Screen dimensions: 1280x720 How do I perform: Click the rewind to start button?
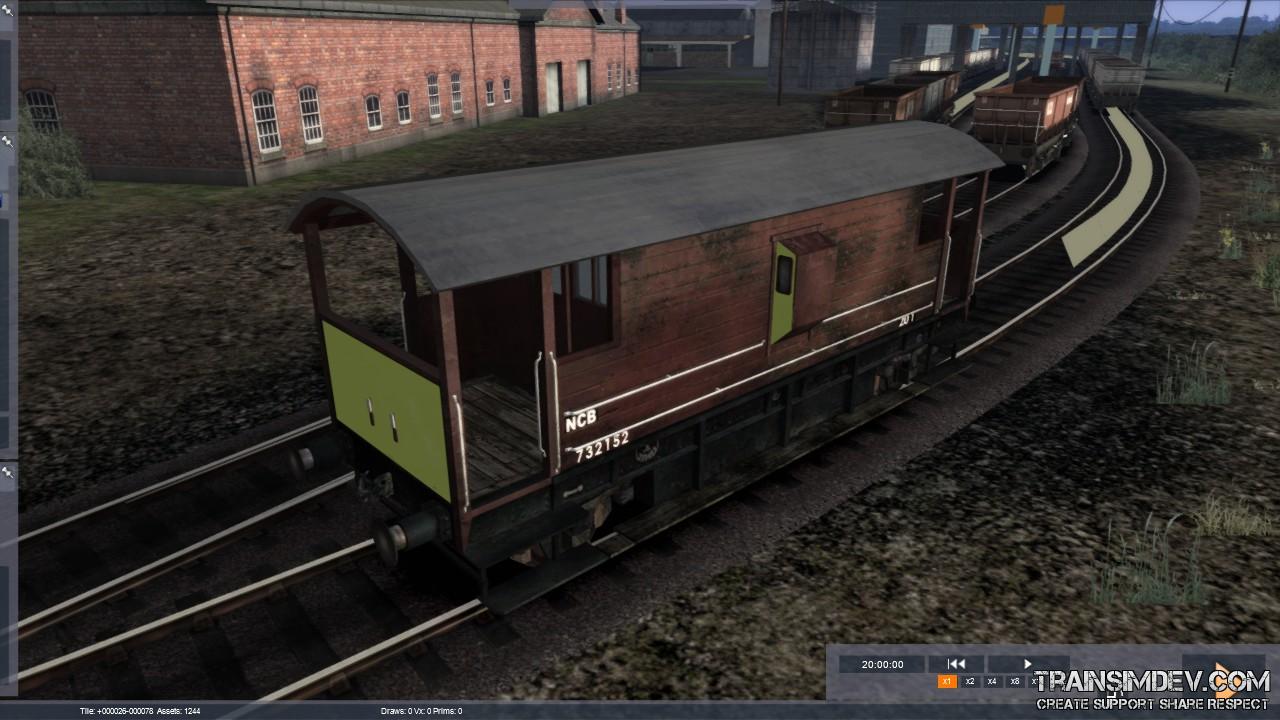coord(956,664)
